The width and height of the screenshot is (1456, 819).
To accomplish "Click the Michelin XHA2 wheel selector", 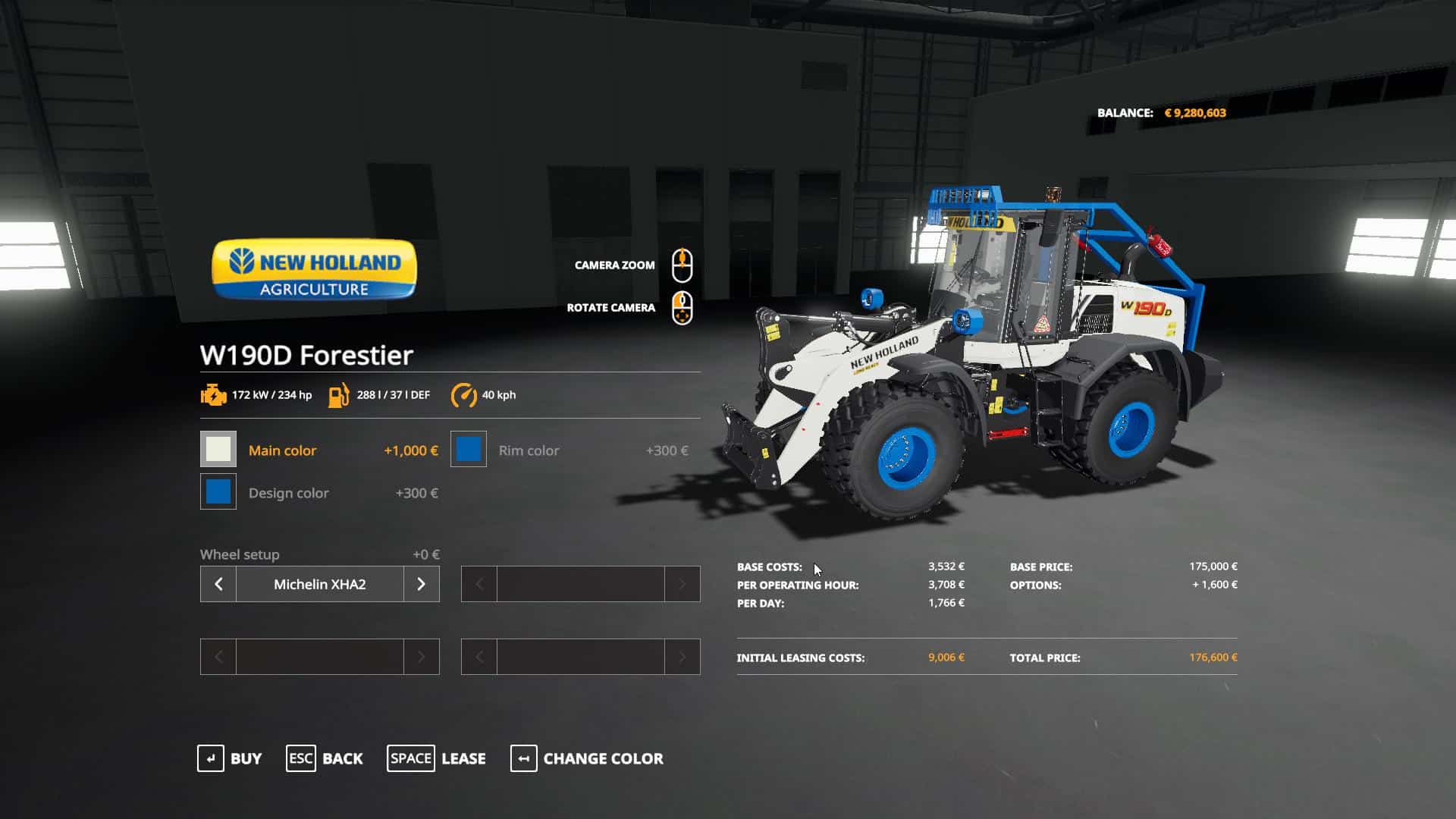I will click(319, 584).
